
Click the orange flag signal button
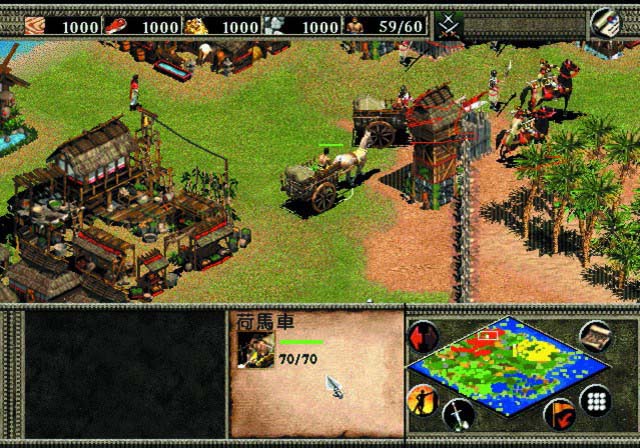559,413
